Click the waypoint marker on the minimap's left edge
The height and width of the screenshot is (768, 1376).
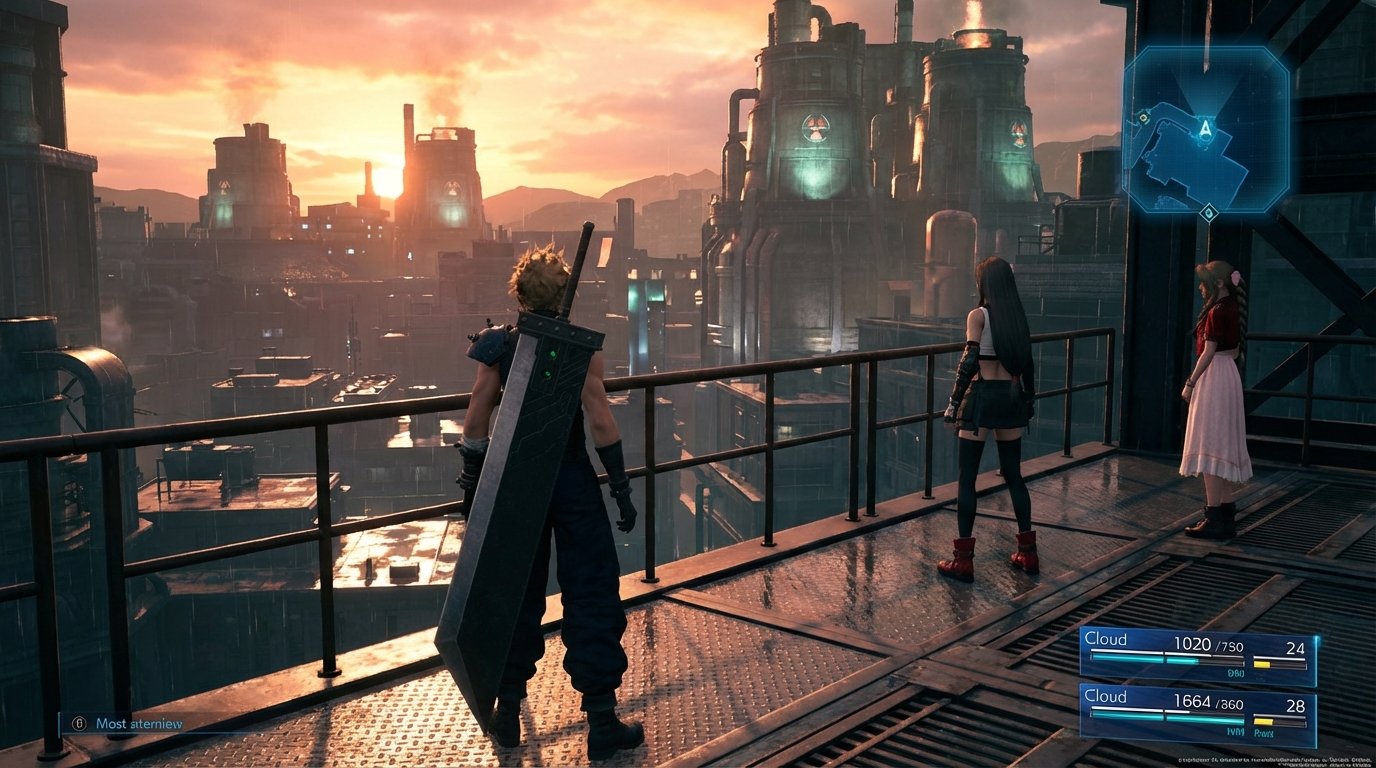pyautogui.click(x=1143, y=119)
